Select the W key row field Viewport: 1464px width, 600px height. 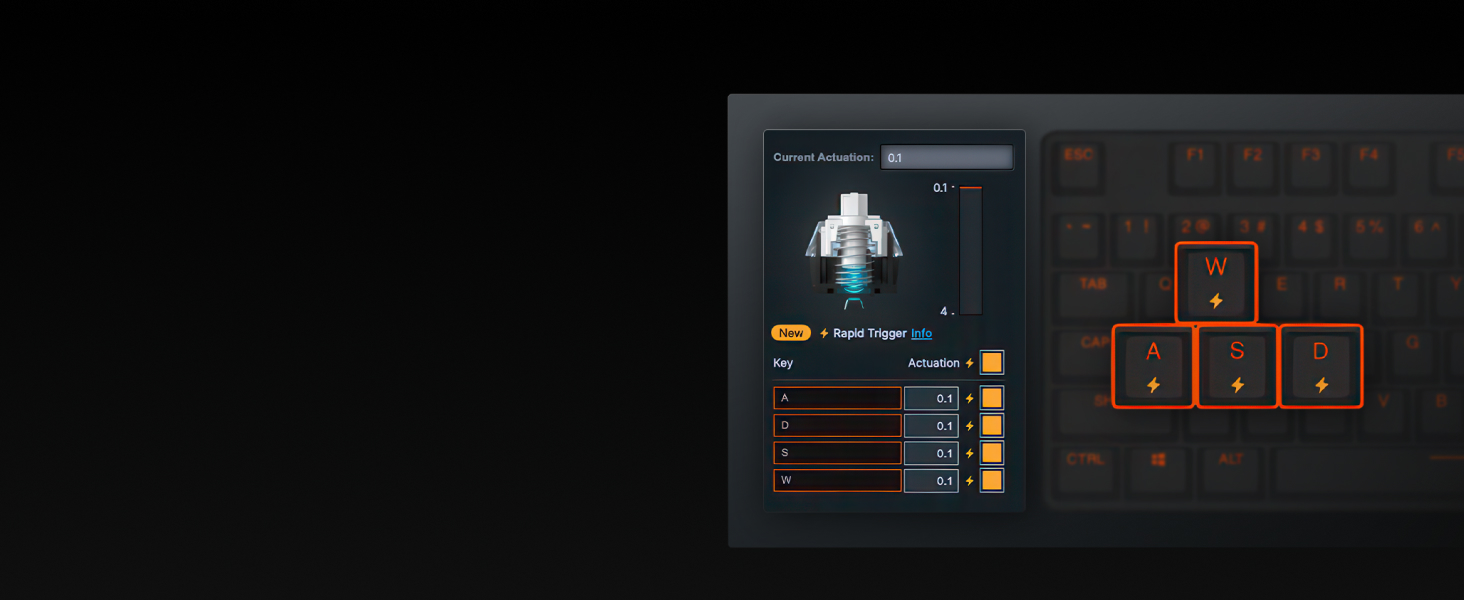tap(837, 480)
